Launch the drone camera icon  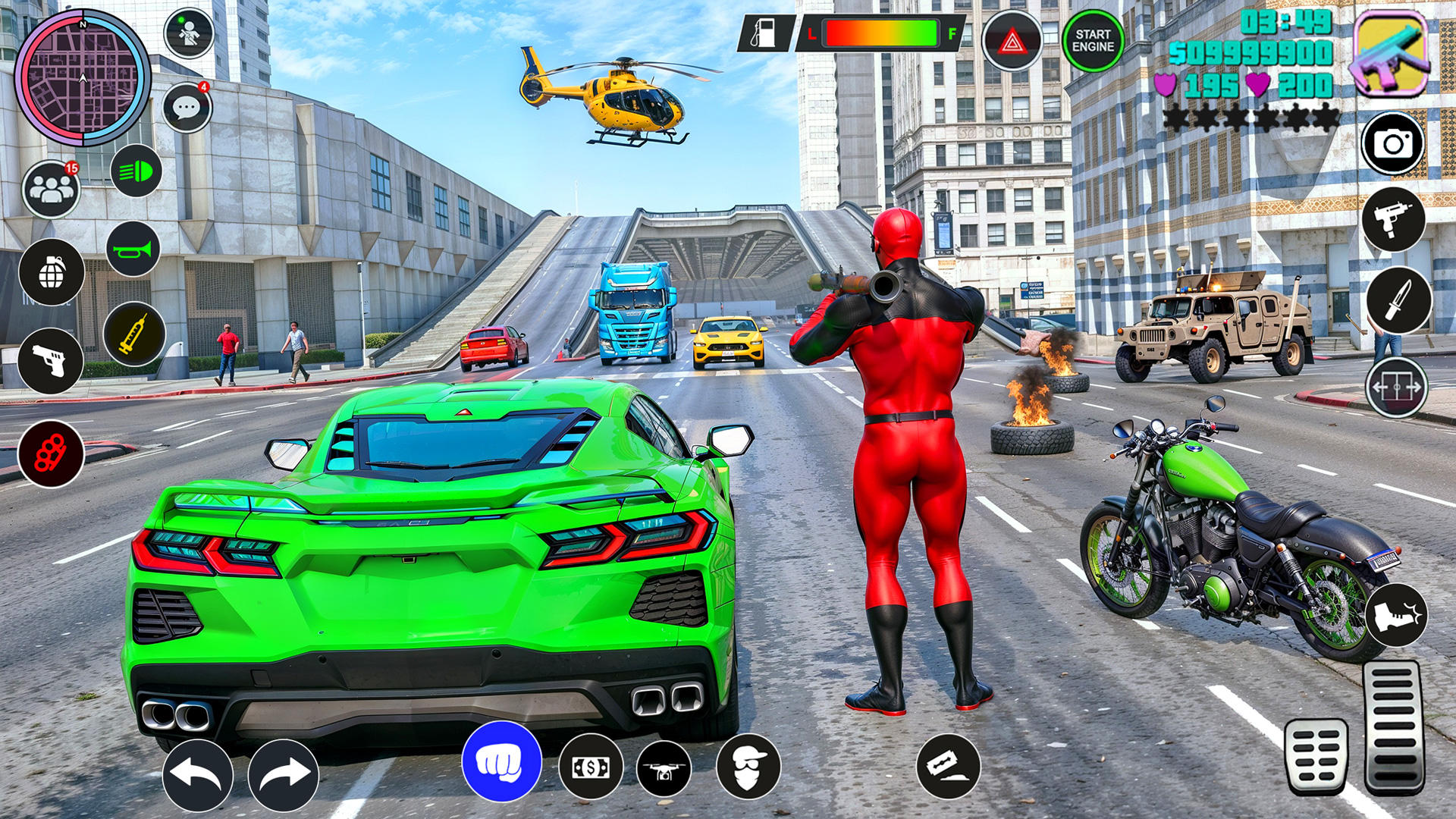click(664, 768)
